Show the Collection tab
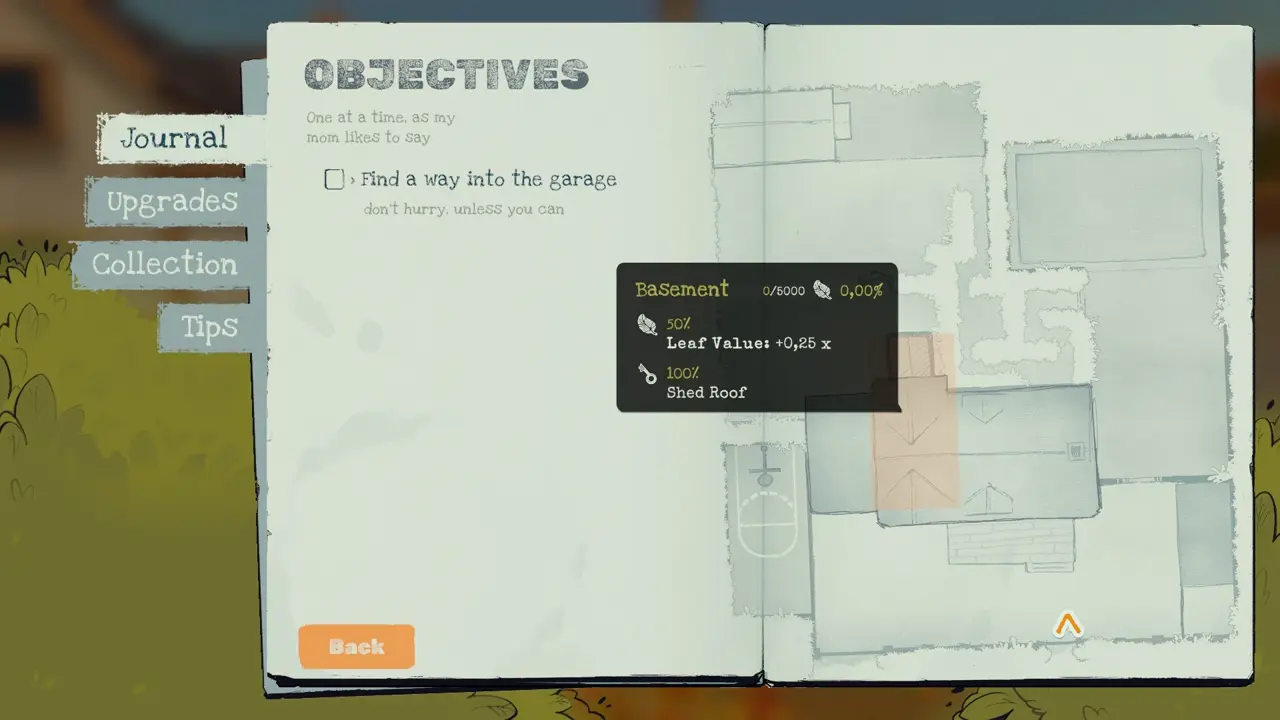This screenshot has width=1280, height=720. (165, 264)
